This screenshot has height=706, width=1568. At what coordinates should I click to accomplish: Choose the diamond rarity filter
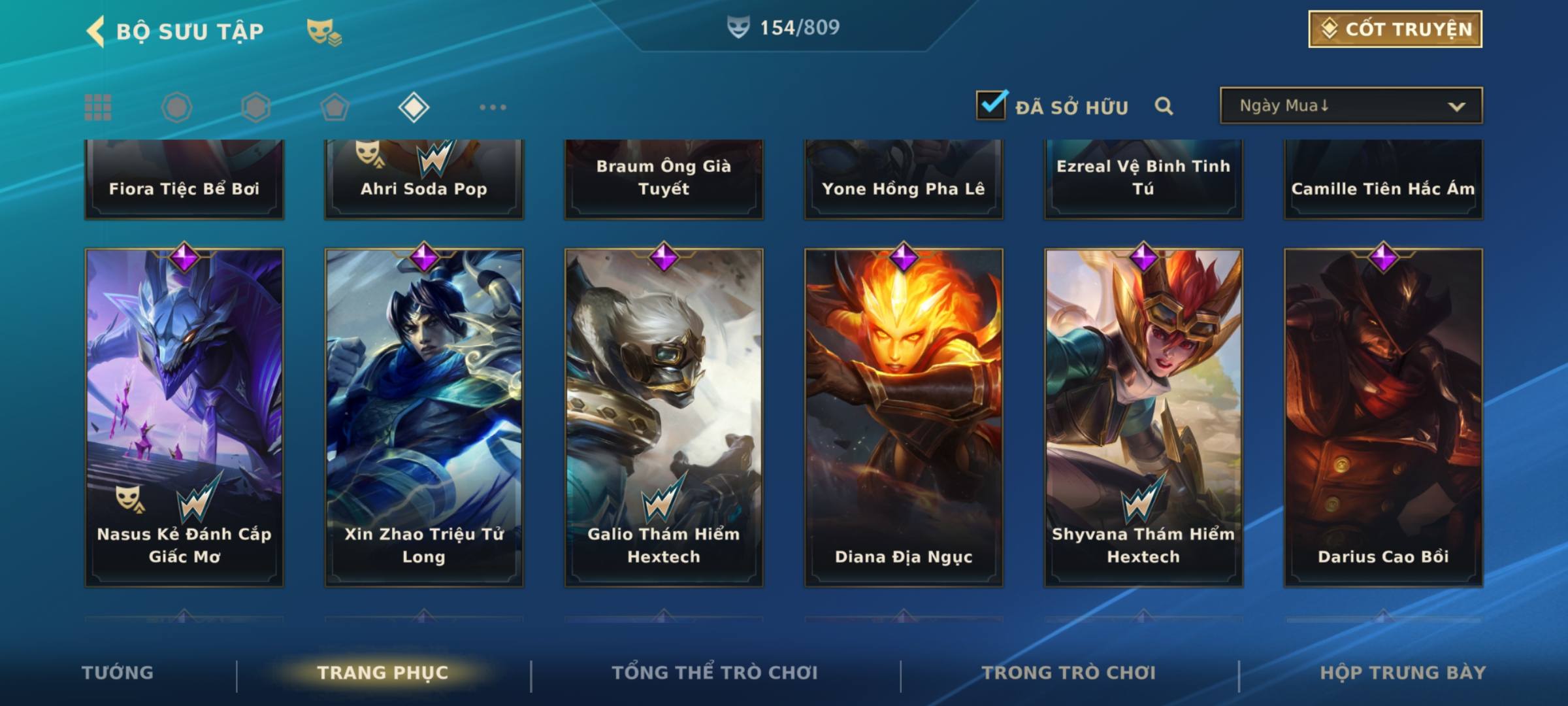click(414, 107)
